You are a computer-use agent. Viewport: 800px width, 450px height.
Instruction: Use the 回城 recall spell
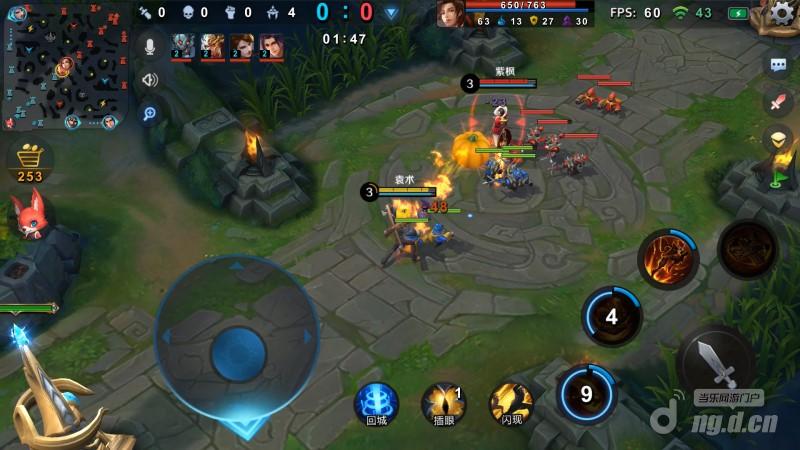376,402
